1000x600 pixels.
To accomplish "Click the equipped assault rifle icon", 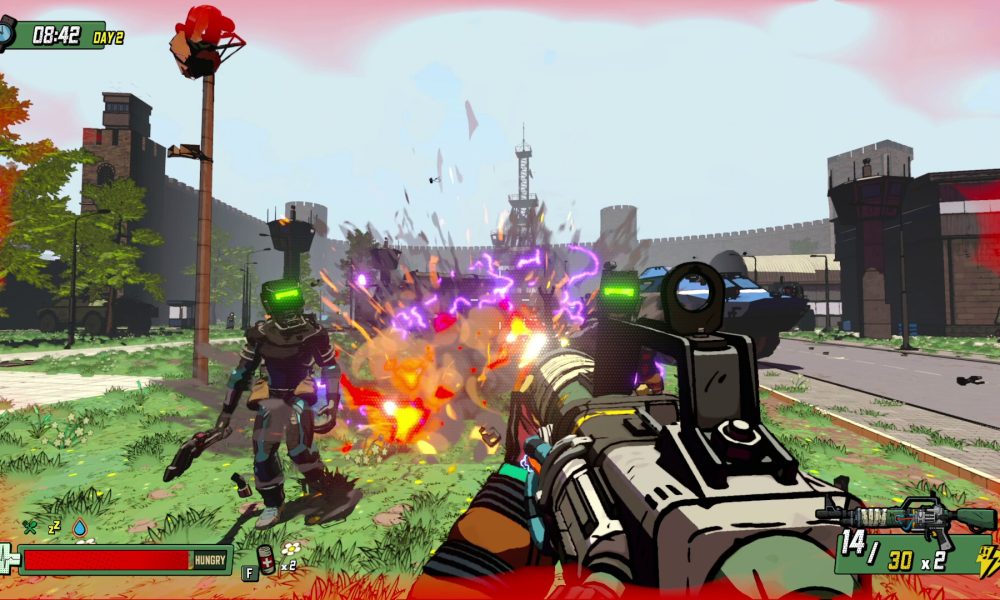I will coord(905,516).
